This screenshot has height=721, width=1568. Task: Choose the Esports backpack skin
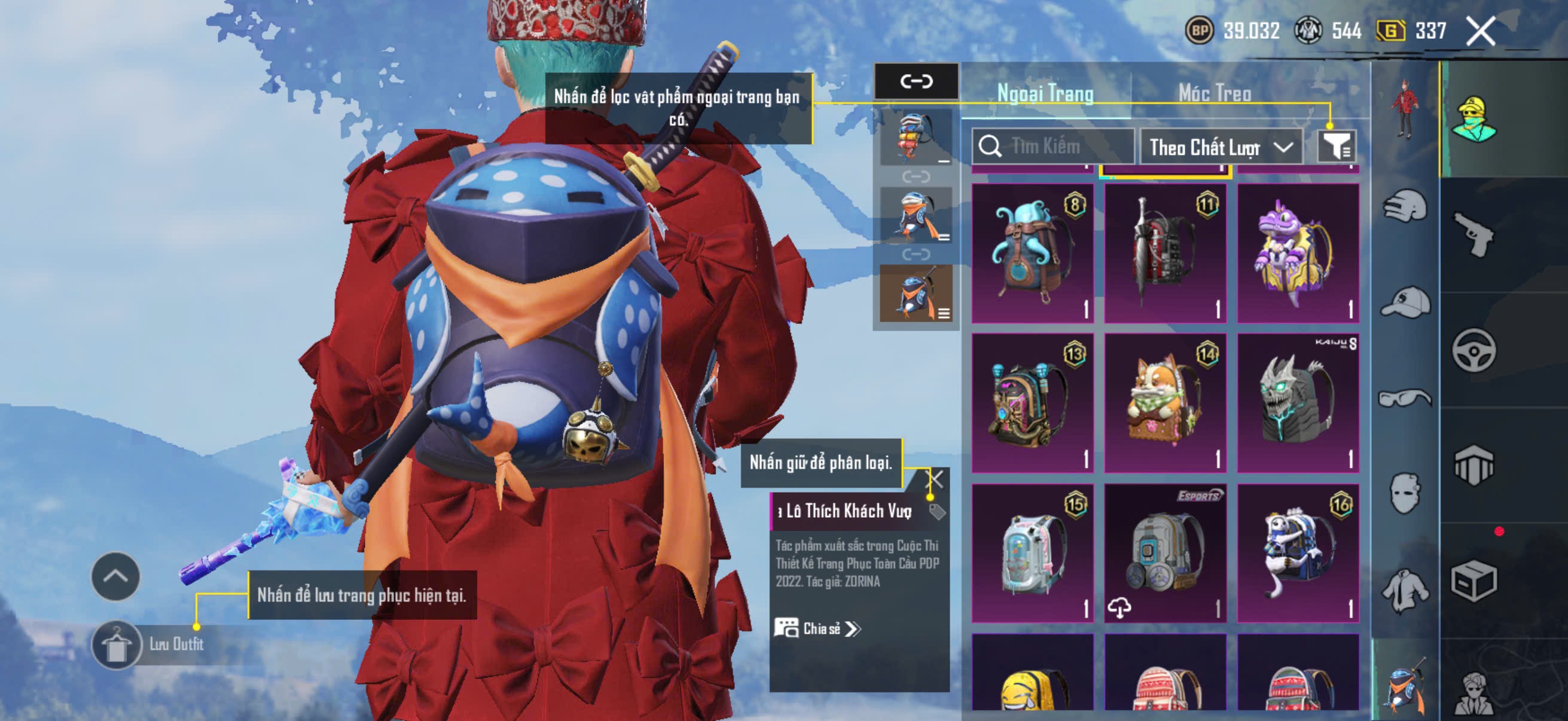click(1165, 553)
